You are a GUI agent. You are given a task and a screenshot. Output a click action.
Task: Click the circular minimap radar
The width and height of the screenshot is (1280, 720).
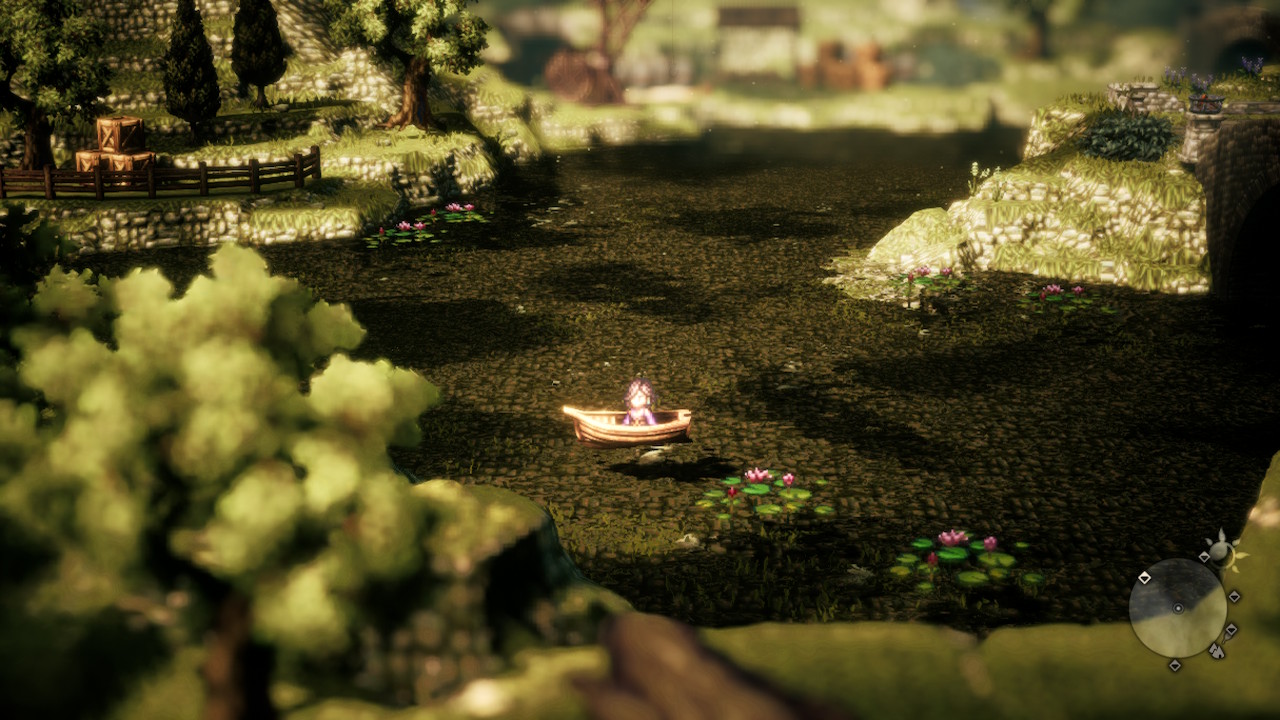click(1177, 607)
